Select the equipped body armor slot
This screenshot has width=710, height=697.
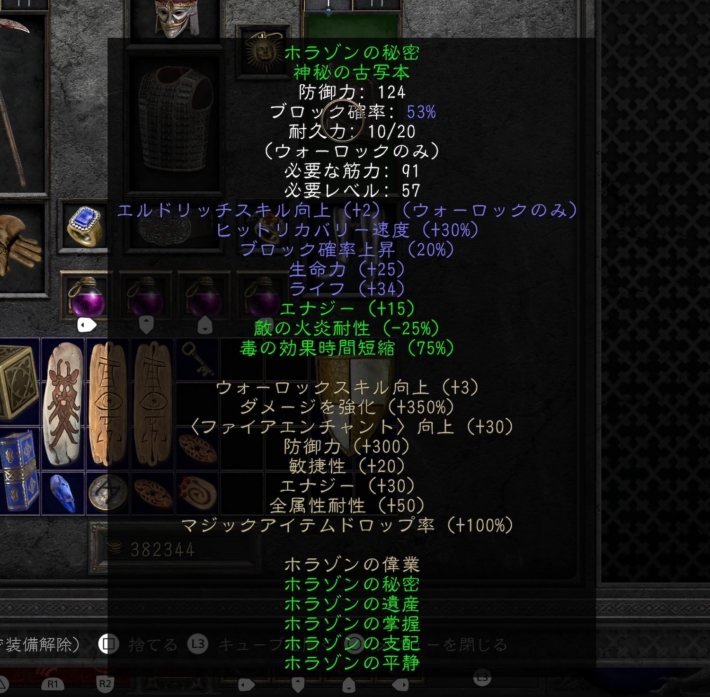point(176,117)
